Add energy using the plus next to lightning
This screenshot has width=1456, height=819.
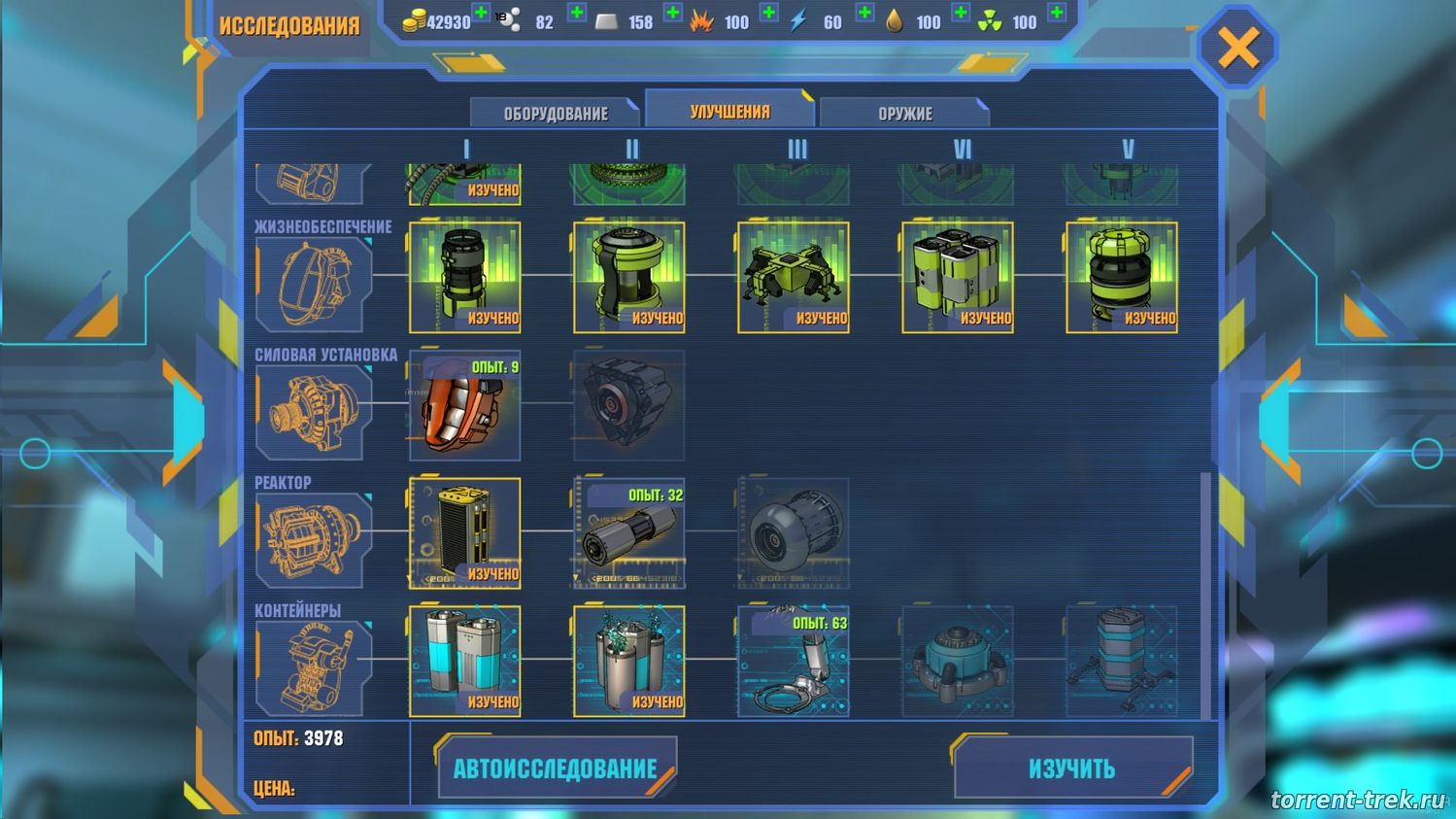pyautogui.click(x=864, y=14)
